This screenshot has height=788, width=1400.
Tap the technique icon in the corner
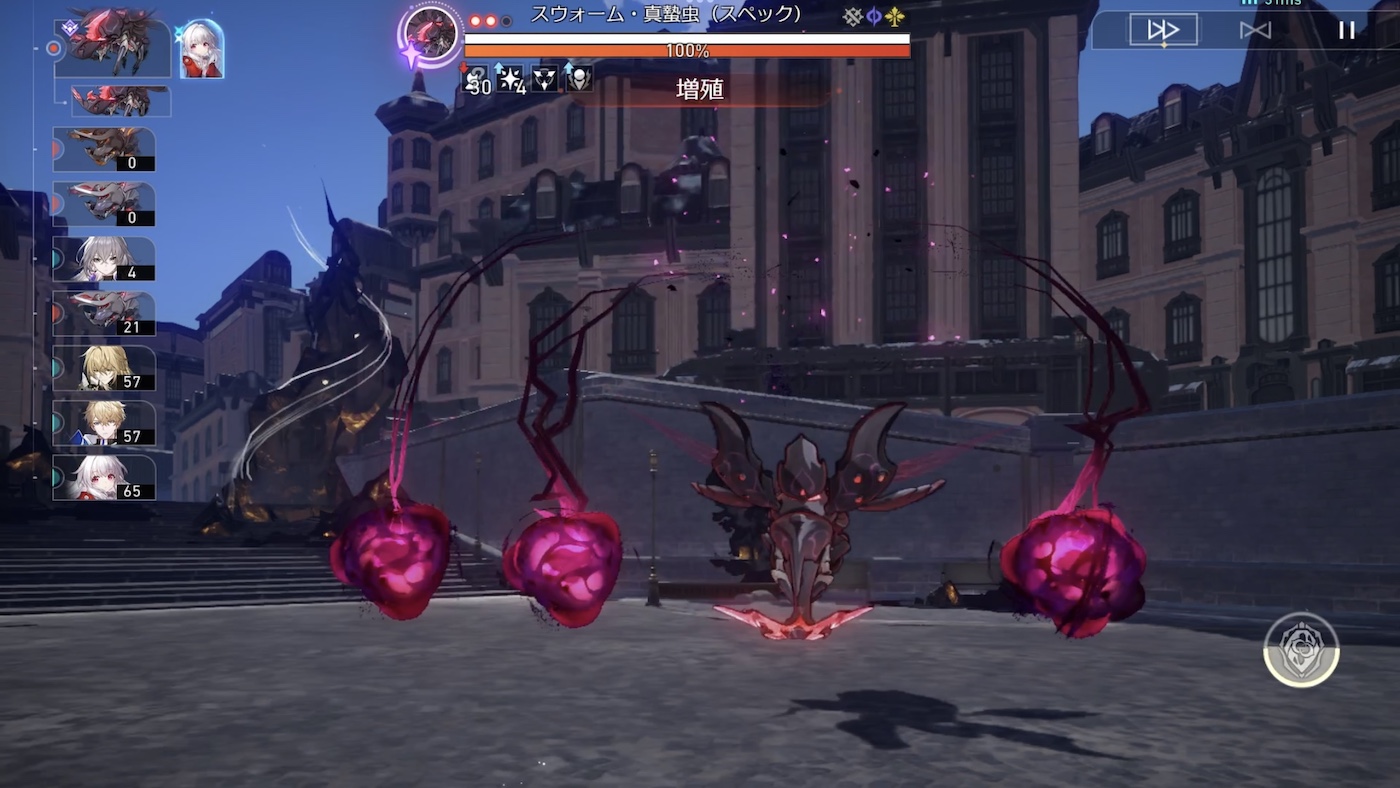[x=1301, y=650]
